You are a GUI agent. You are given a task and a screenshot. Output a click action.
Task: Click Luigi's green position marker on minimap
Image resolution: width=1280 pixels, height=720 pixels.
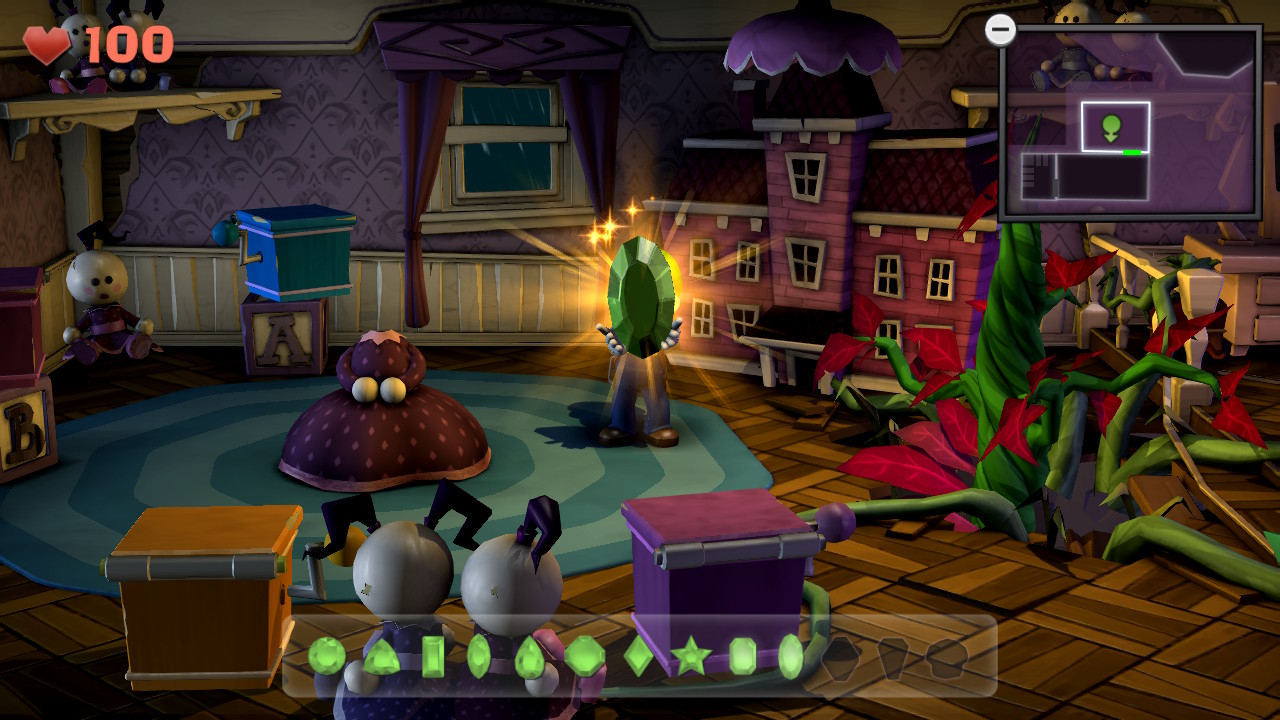pyautogui.click(x=1112, y=127)
